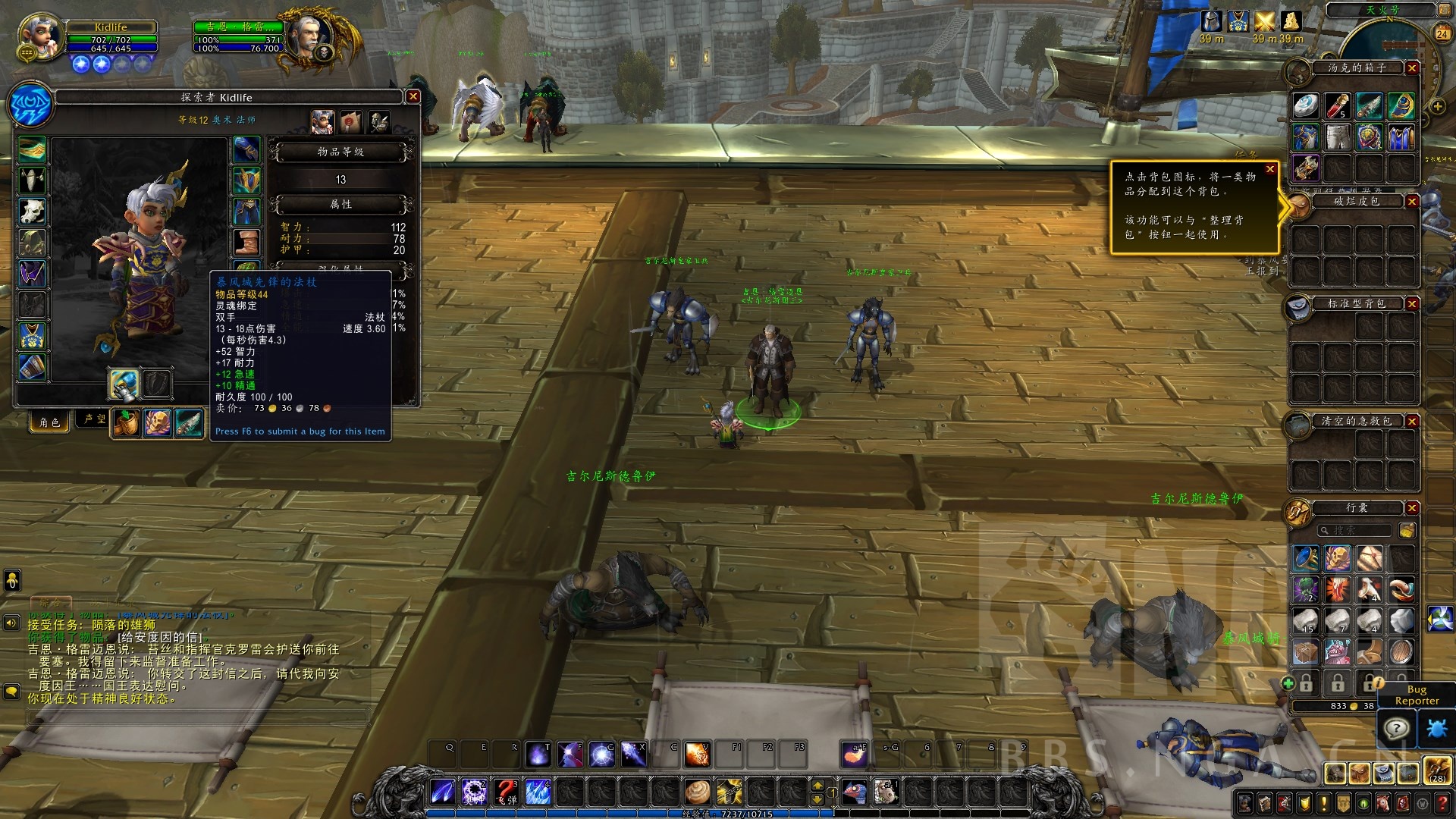The image size is (1456, 819).
Task: Select the red potion stack in 汤克的箱子
Action: [1337, 106]
